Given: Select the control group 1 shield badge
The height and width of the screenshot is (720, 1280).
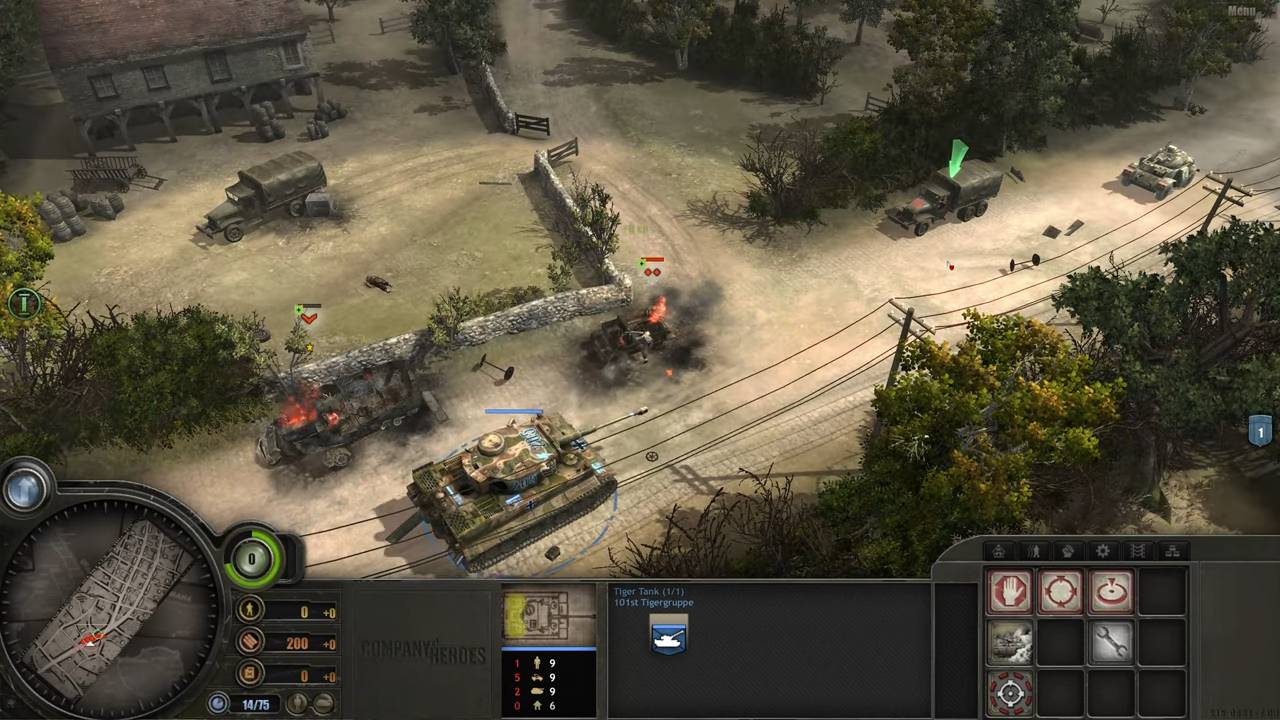Looking at the screenshot, I should [x=1260, y=431].
